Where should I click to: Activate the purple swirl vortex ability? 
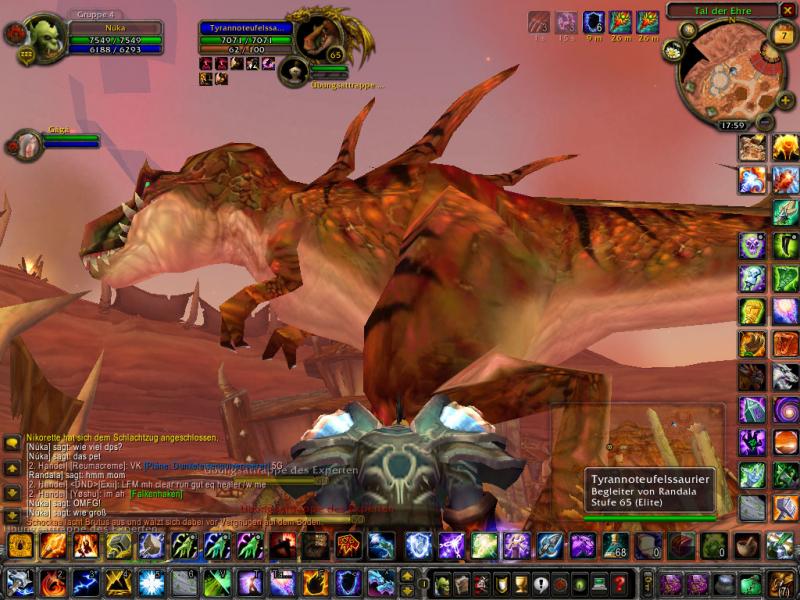785,409
